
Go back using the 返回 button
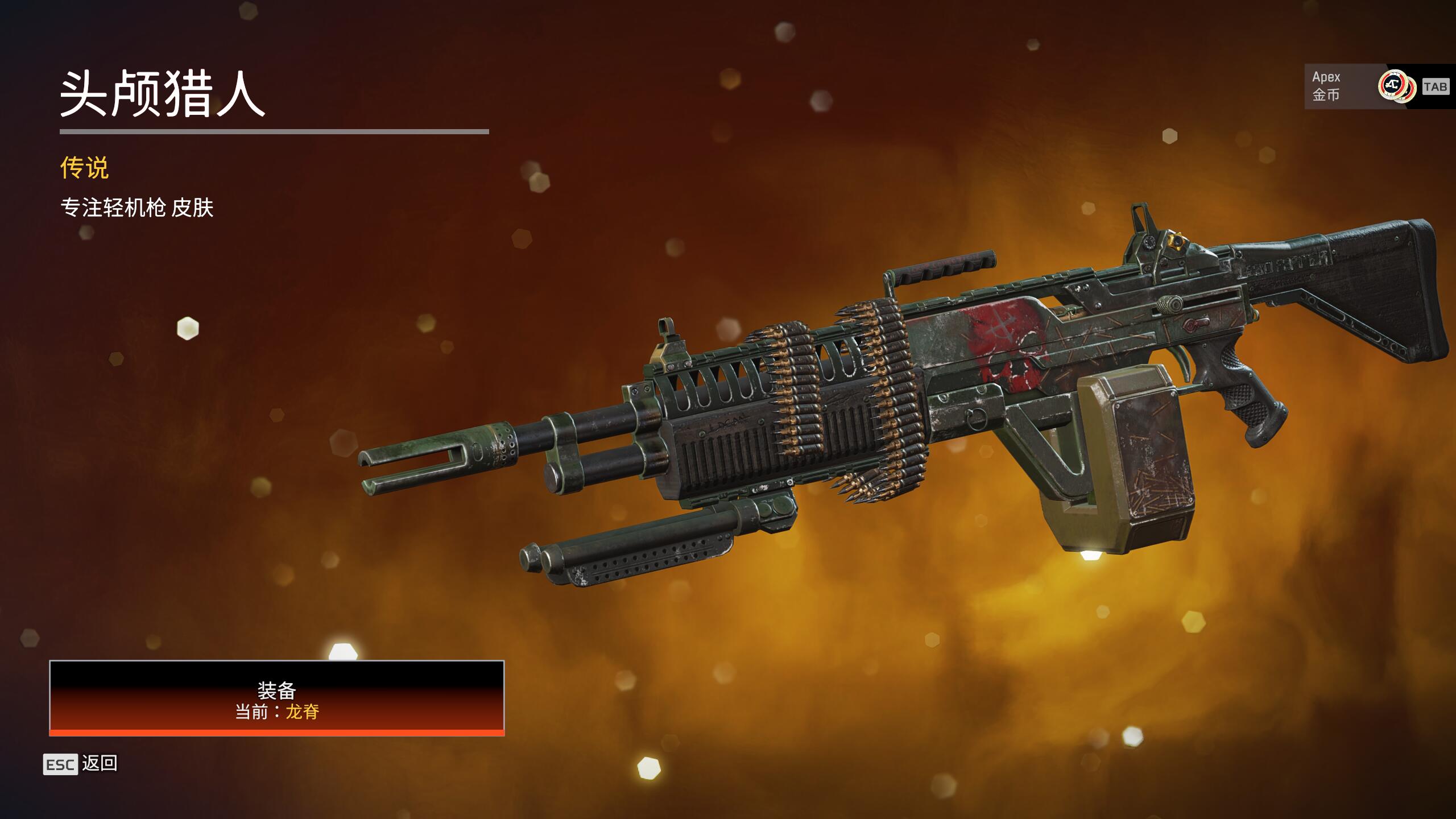pyautogui.click(x=81, y=764)
